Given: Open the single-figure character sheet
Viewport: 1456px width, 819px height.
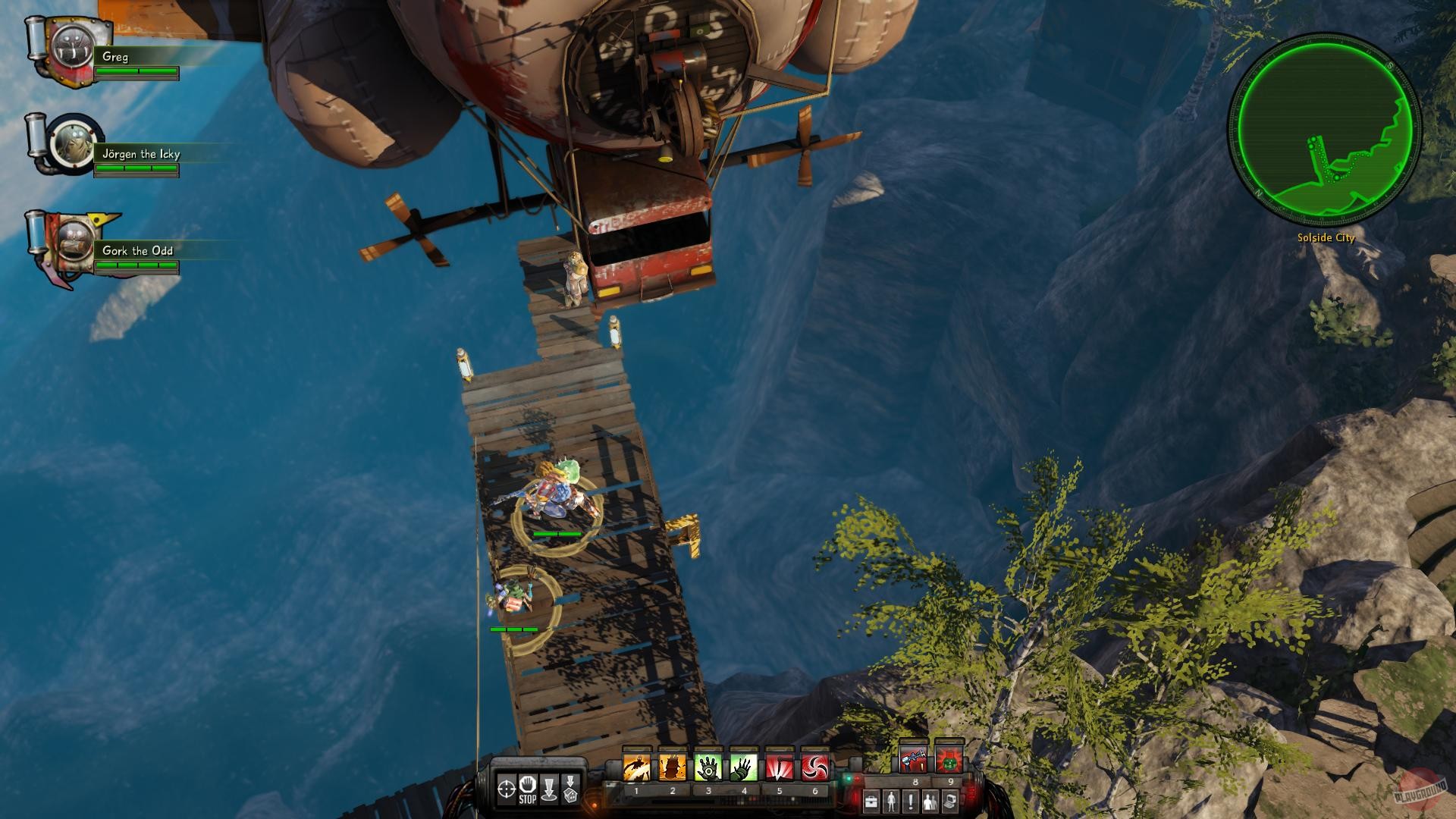Looking at the screenshot, I should (892, 800).
